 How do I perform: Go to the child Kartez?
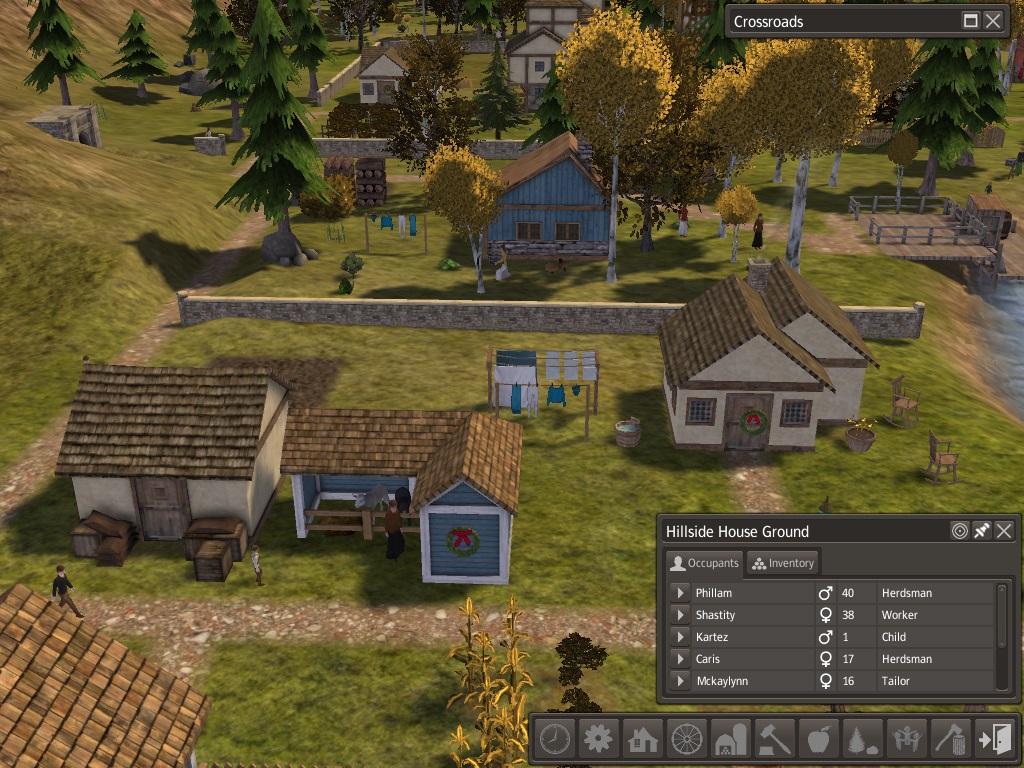[x=680, y=637]
